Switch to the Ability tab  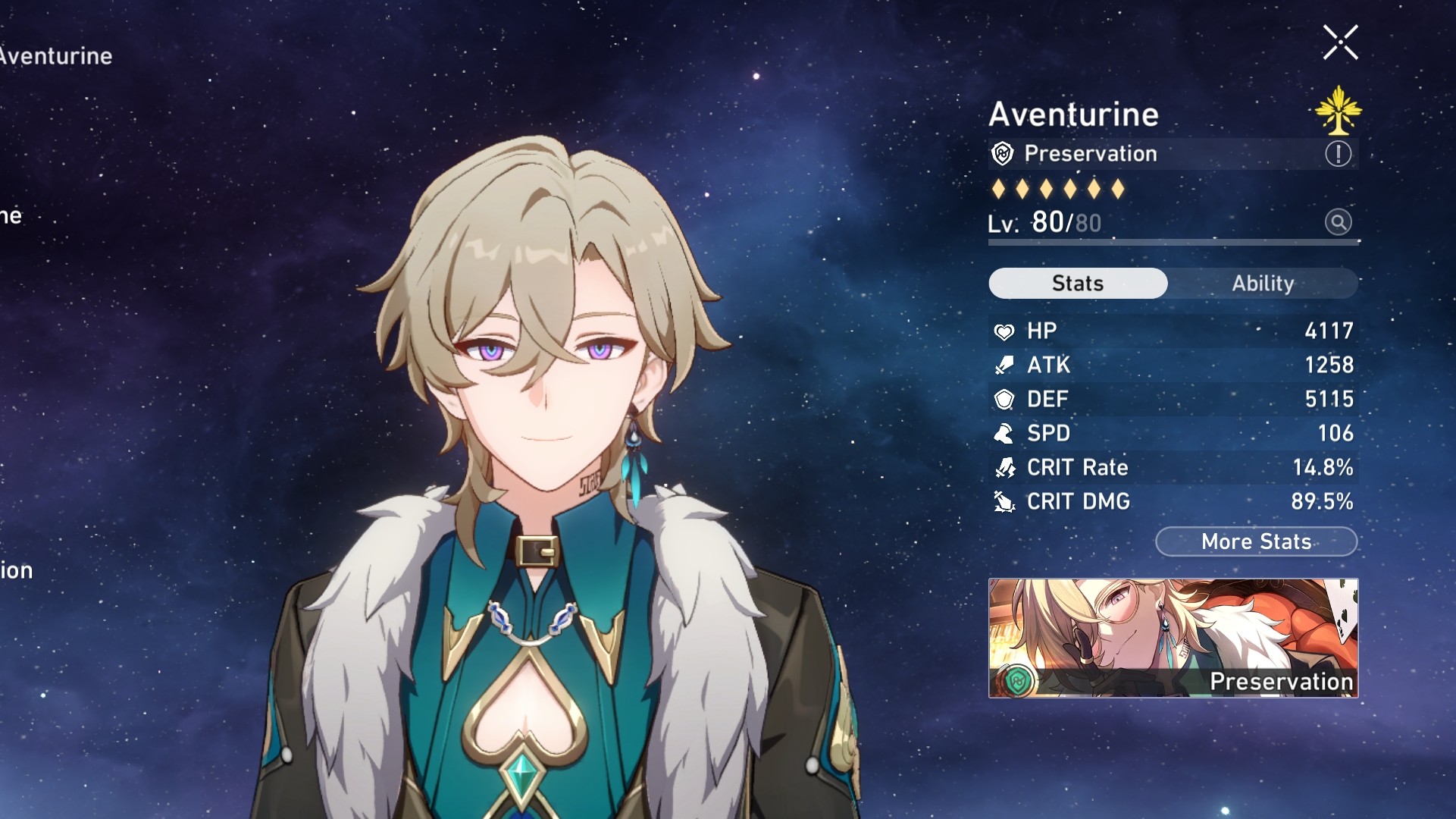click(1263, 283)
